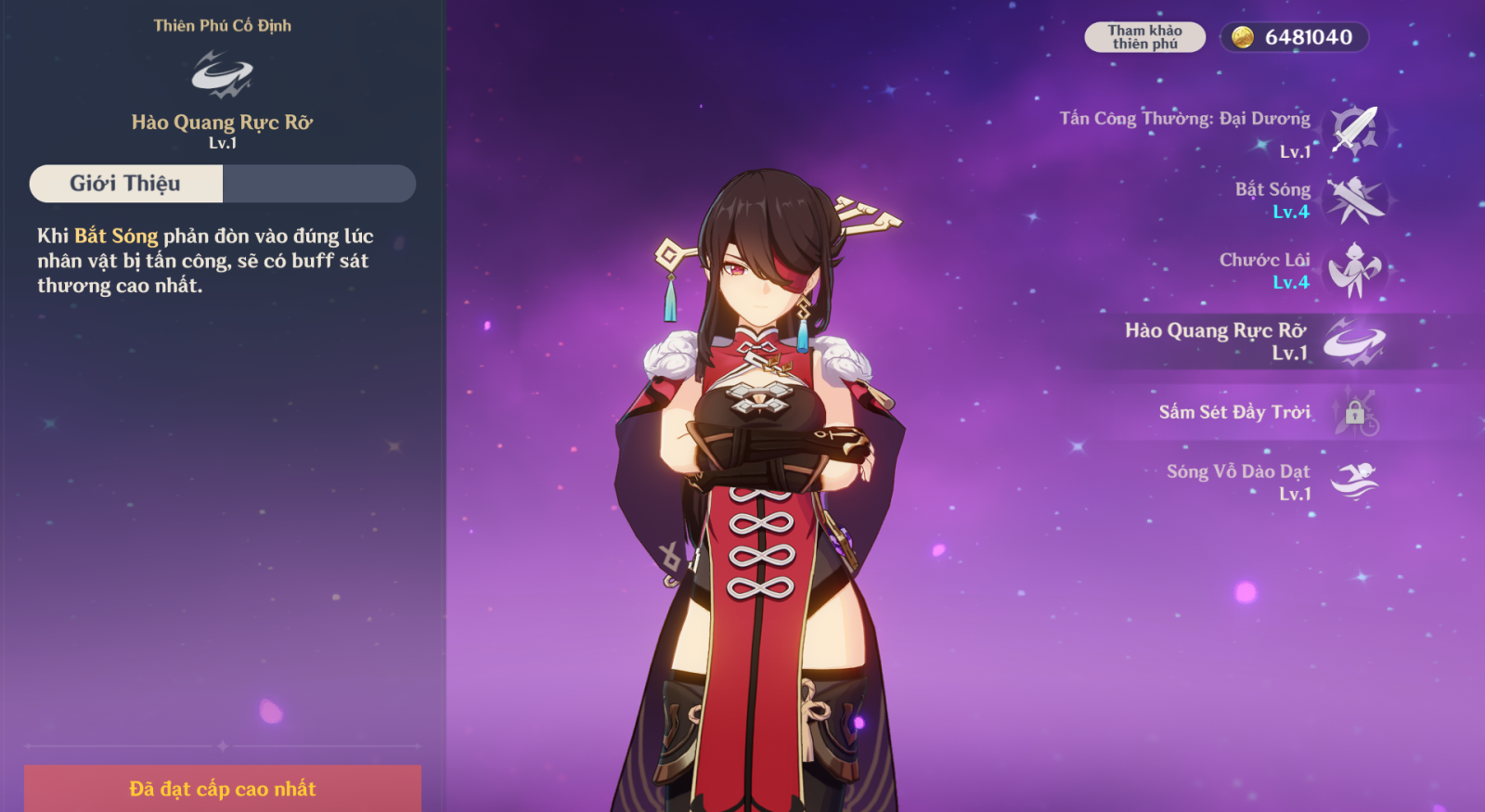The width and height of the screenshot is (1485, 812).
Task: Open the Tham khảo thiên phú reference
Action: coord(1144,37)
